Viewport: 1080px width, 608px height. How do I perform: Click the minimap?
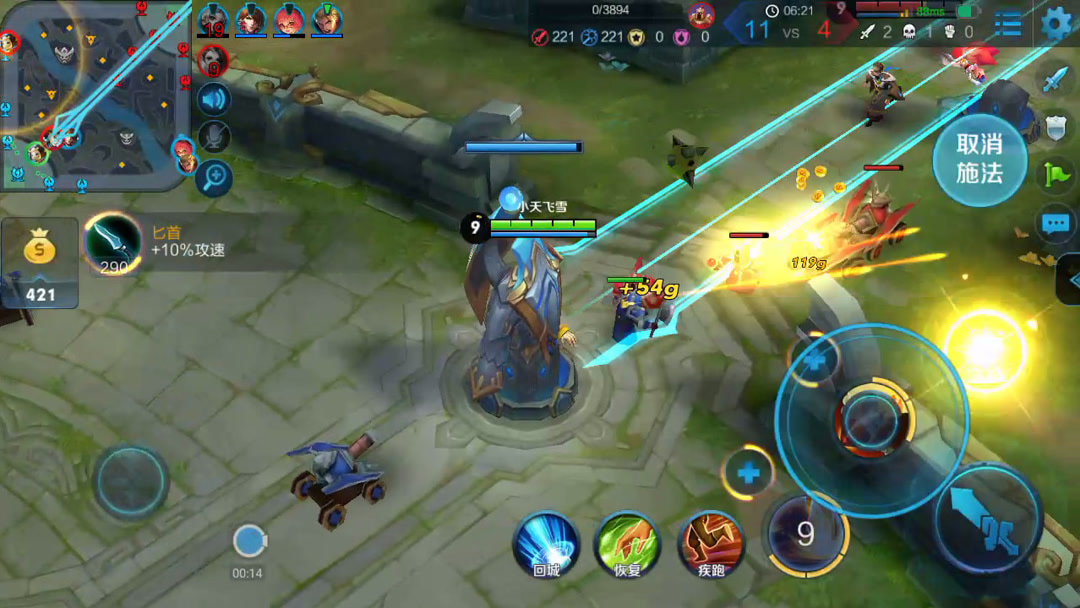tap(95, 95)
